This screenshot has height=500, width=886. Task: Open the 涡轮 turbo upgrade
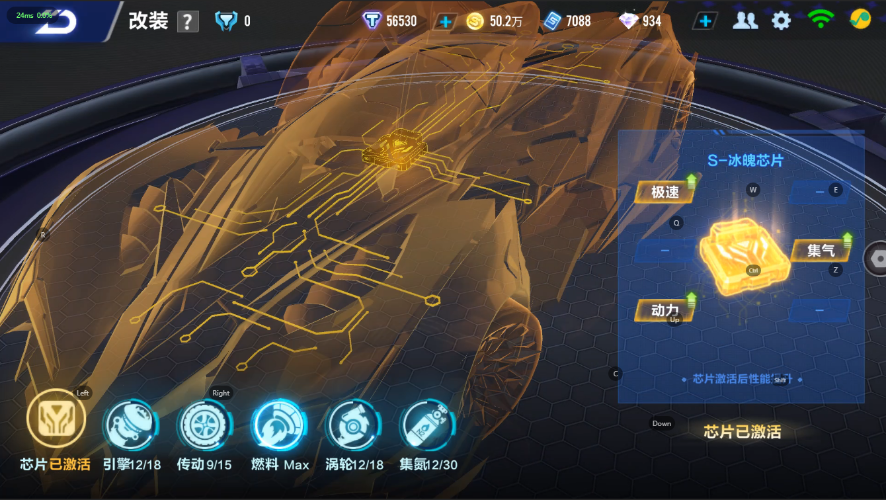[x=352, y=423]
